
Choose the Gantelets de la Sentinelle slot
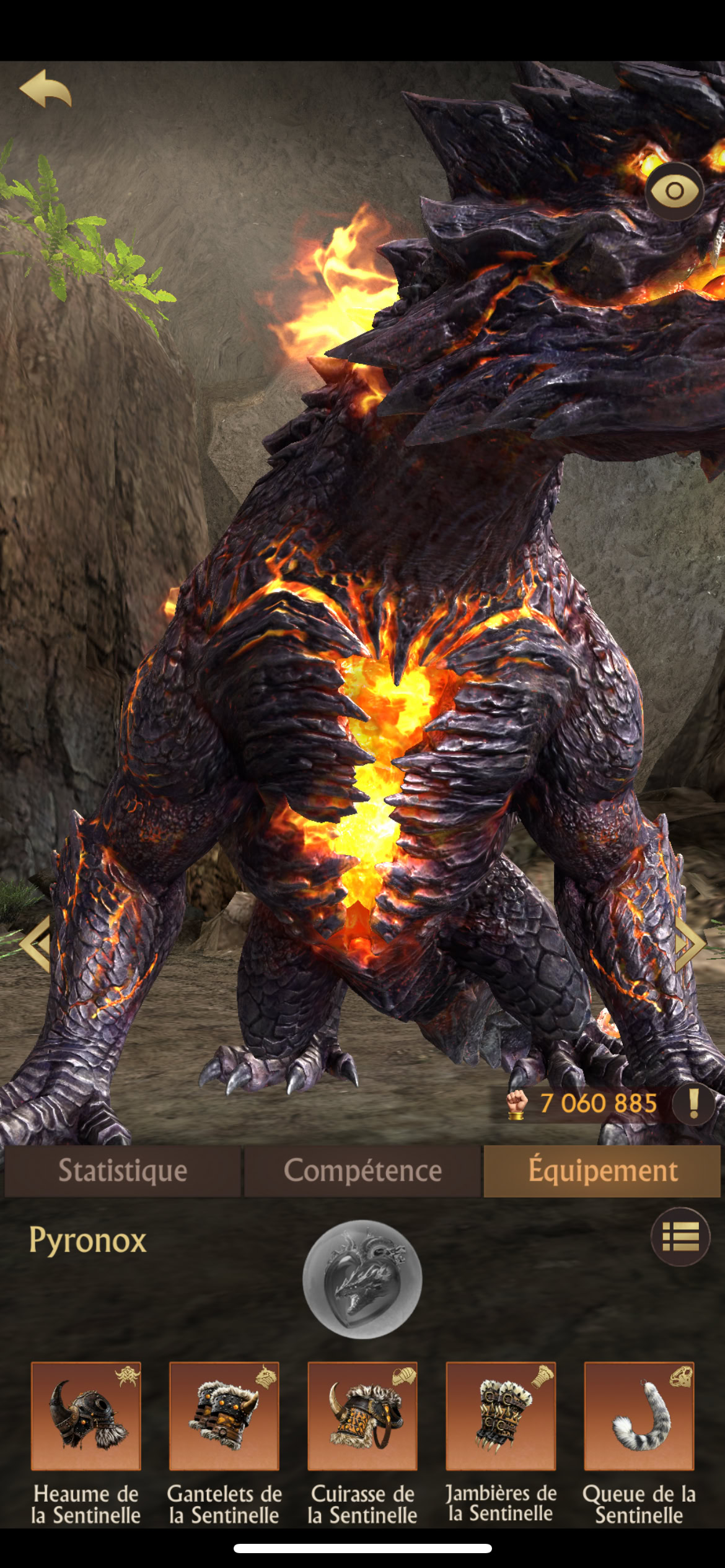(x=224, y=1416)
